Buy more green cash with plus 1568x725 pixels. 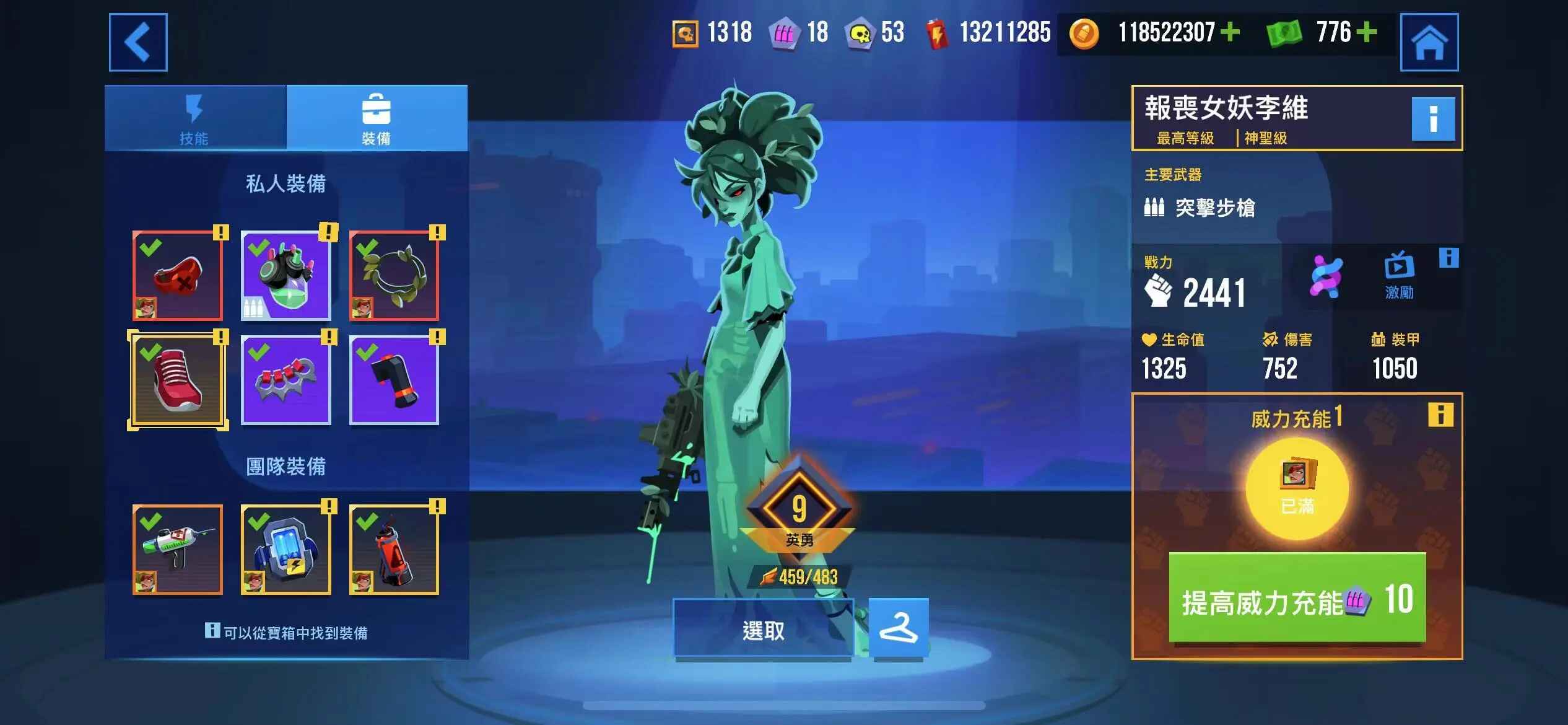point(1367,32)
